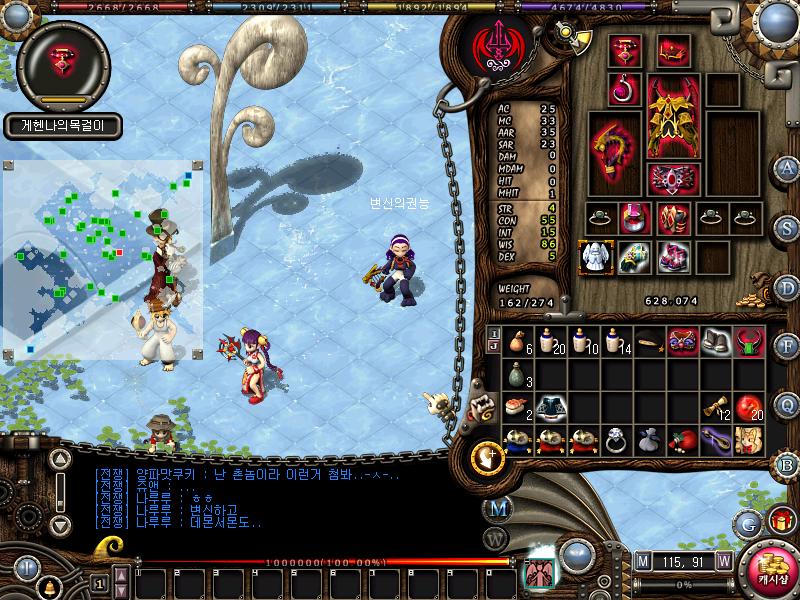Choose the sushi item in inventory
Screen dimensions: 800x600
coord(516,405)
